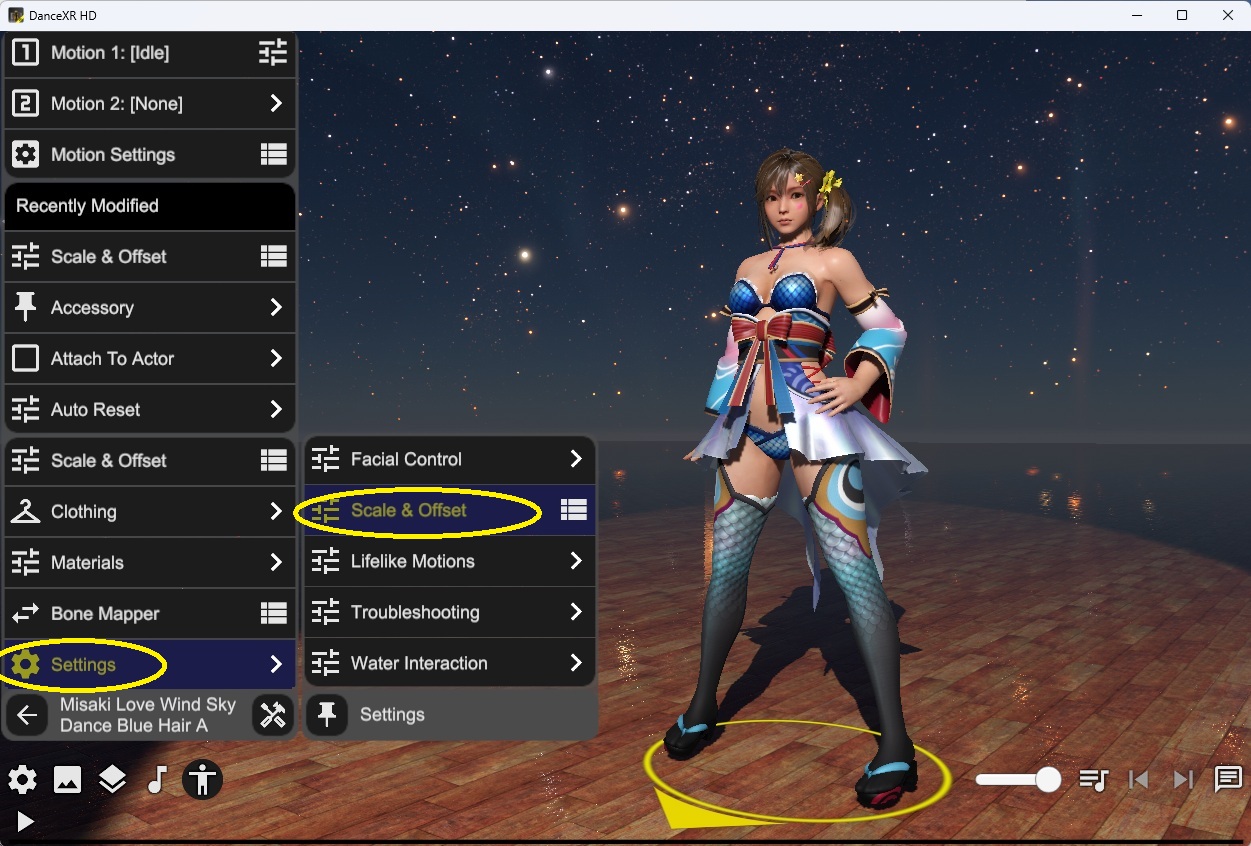Open Bone Mapper

point(150,614)
